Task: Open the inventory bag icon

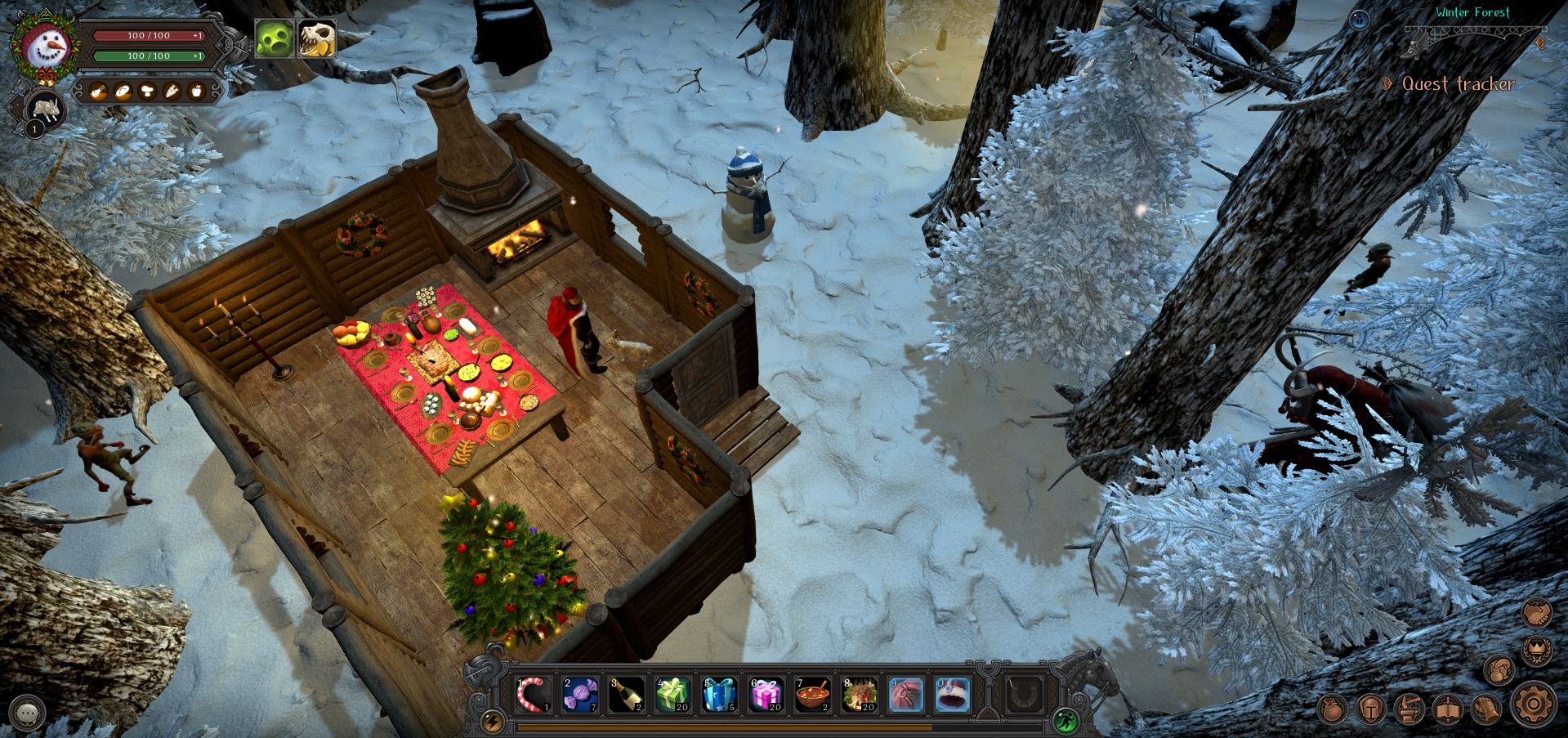Action: click(x=1332, y=709)
